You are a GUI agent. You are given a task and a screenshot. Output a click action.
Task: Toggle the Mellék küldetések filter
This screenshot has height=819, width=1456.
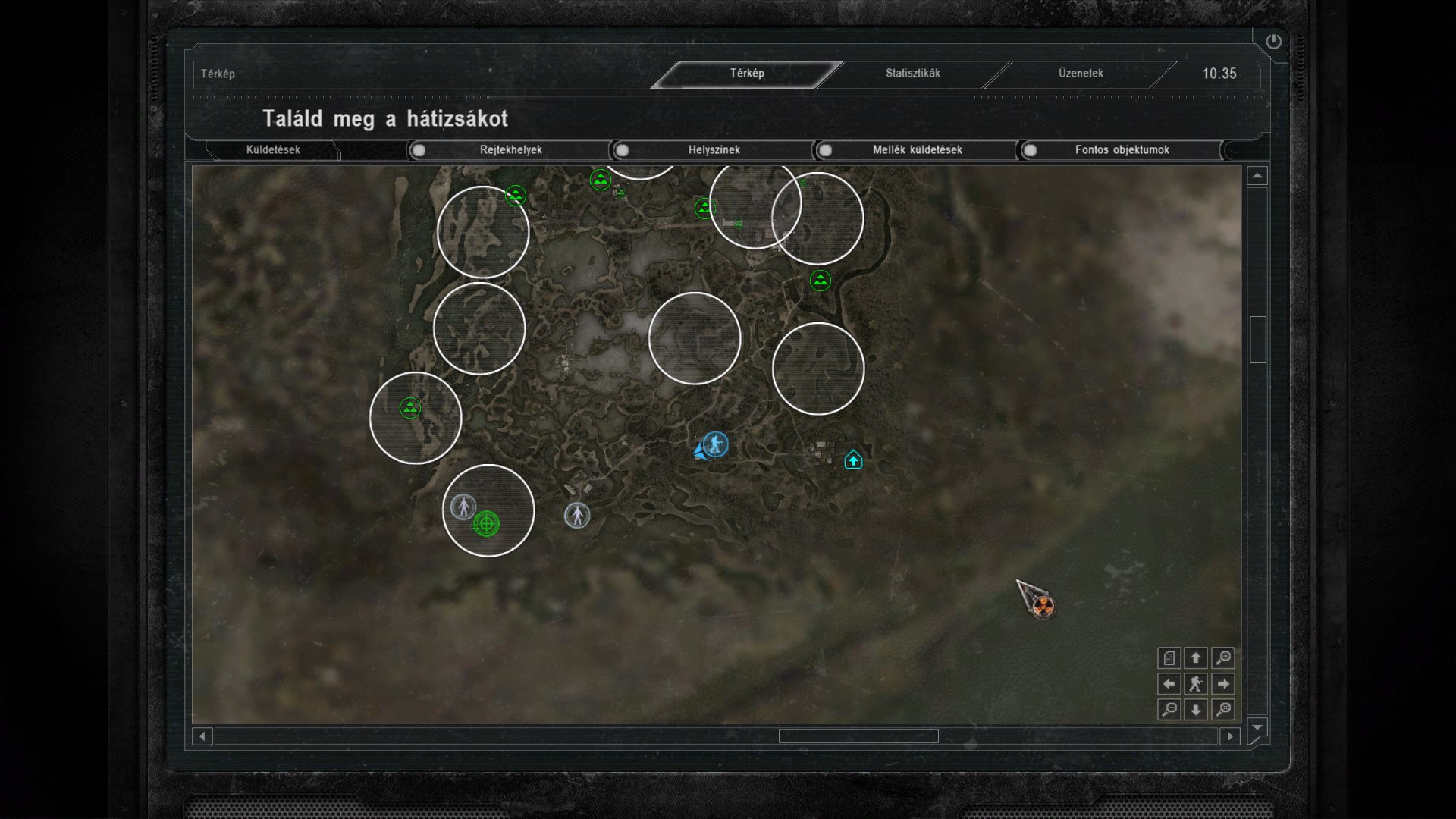coord(825,150)
